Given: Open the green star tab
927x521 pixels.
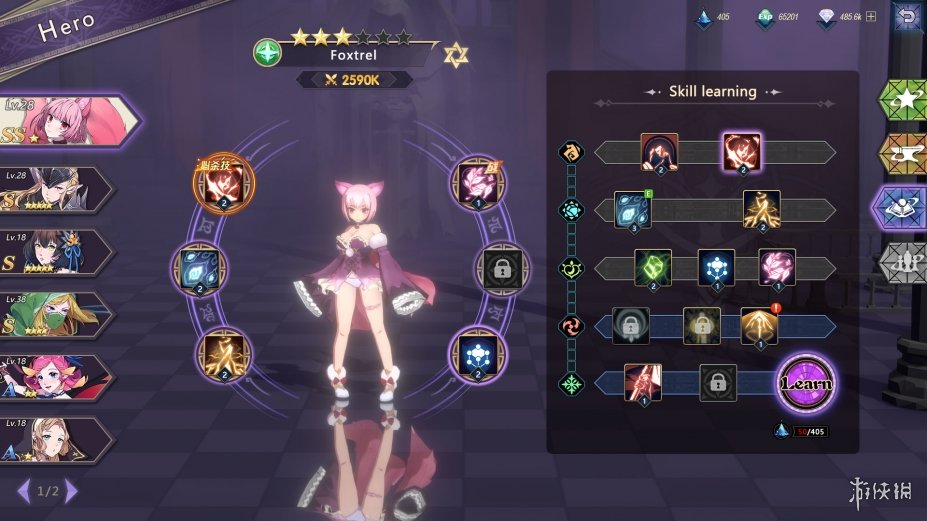Looking at the screenshot, I should point(902,100).
